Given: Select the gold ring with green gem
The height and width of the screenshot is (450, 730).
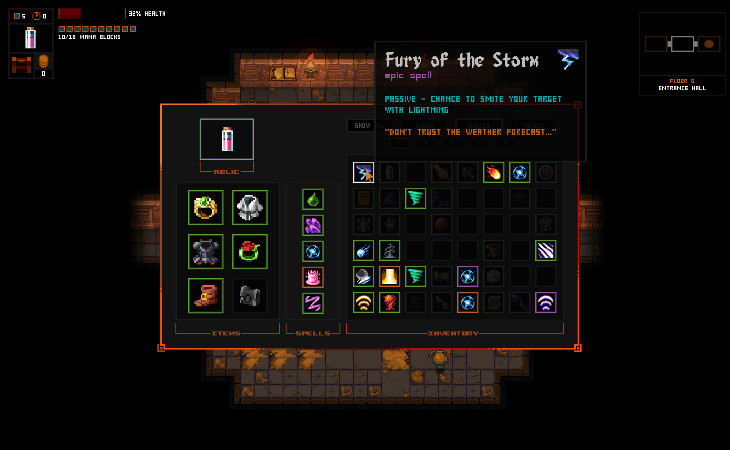Looking at the screenshot, I should tap(205, 207).
